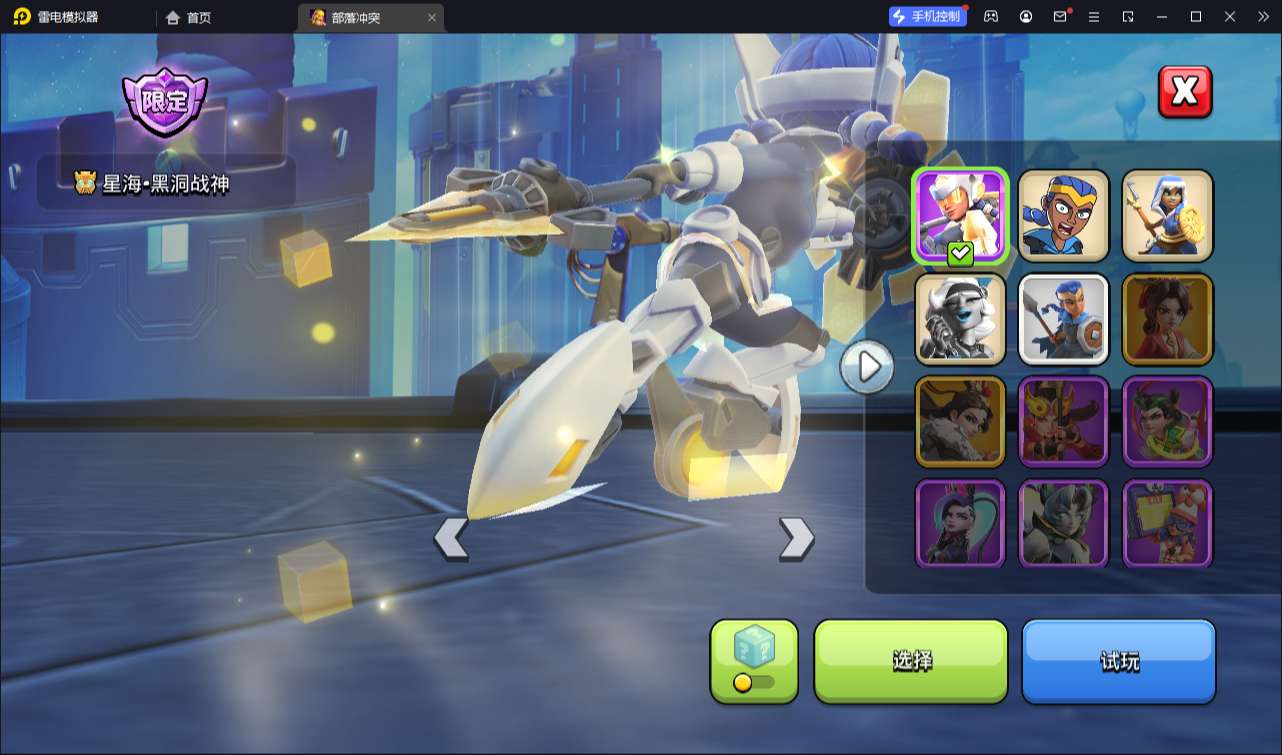This screenshot has height=755, width=1282.
Task: Show the previous skin with the left arrow
Action: point(451,538)
